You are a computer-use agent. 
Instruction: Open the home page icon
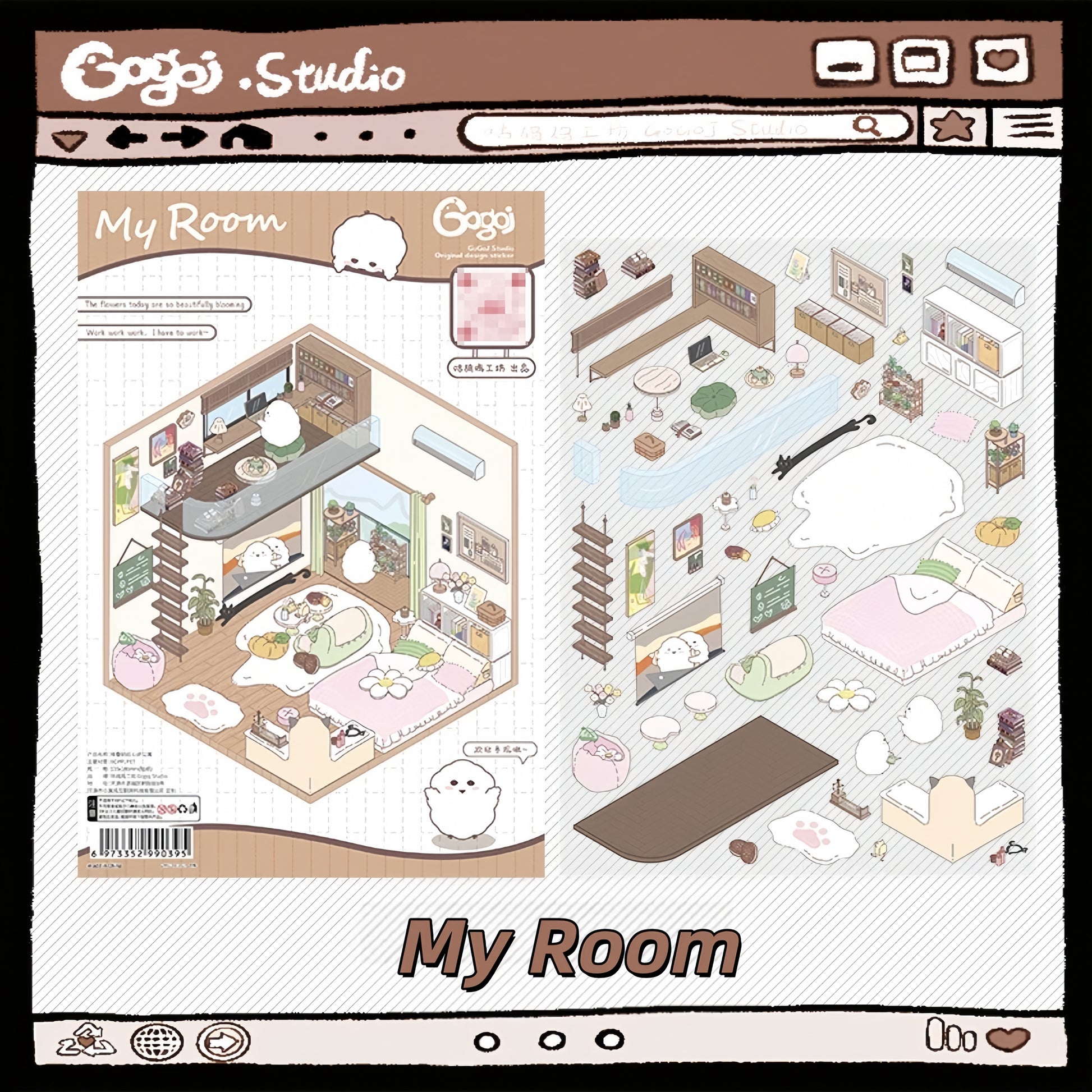coord(246,136)
